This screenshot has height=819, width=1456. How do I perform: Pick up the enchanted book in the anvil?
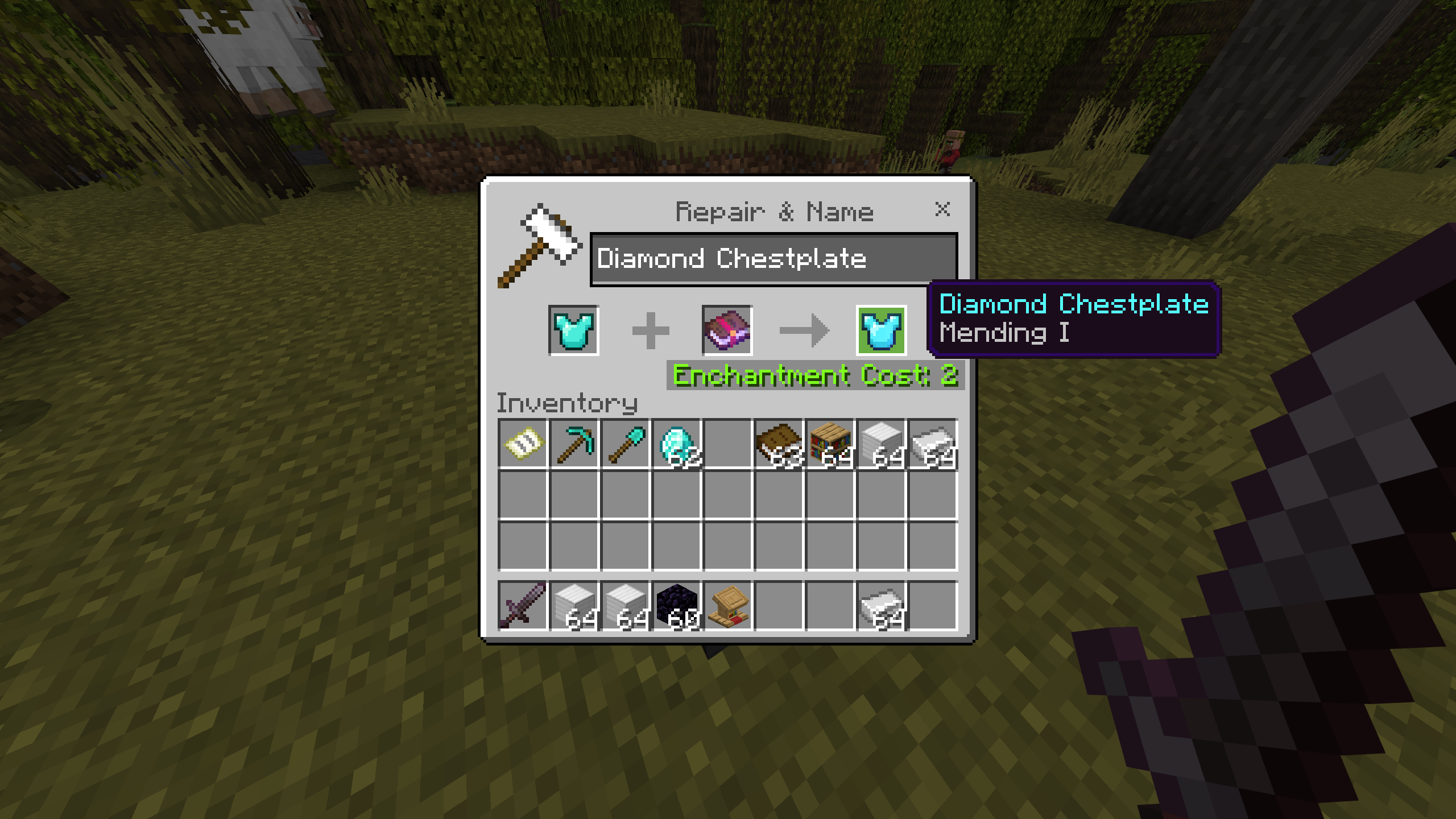coord(727,330)
